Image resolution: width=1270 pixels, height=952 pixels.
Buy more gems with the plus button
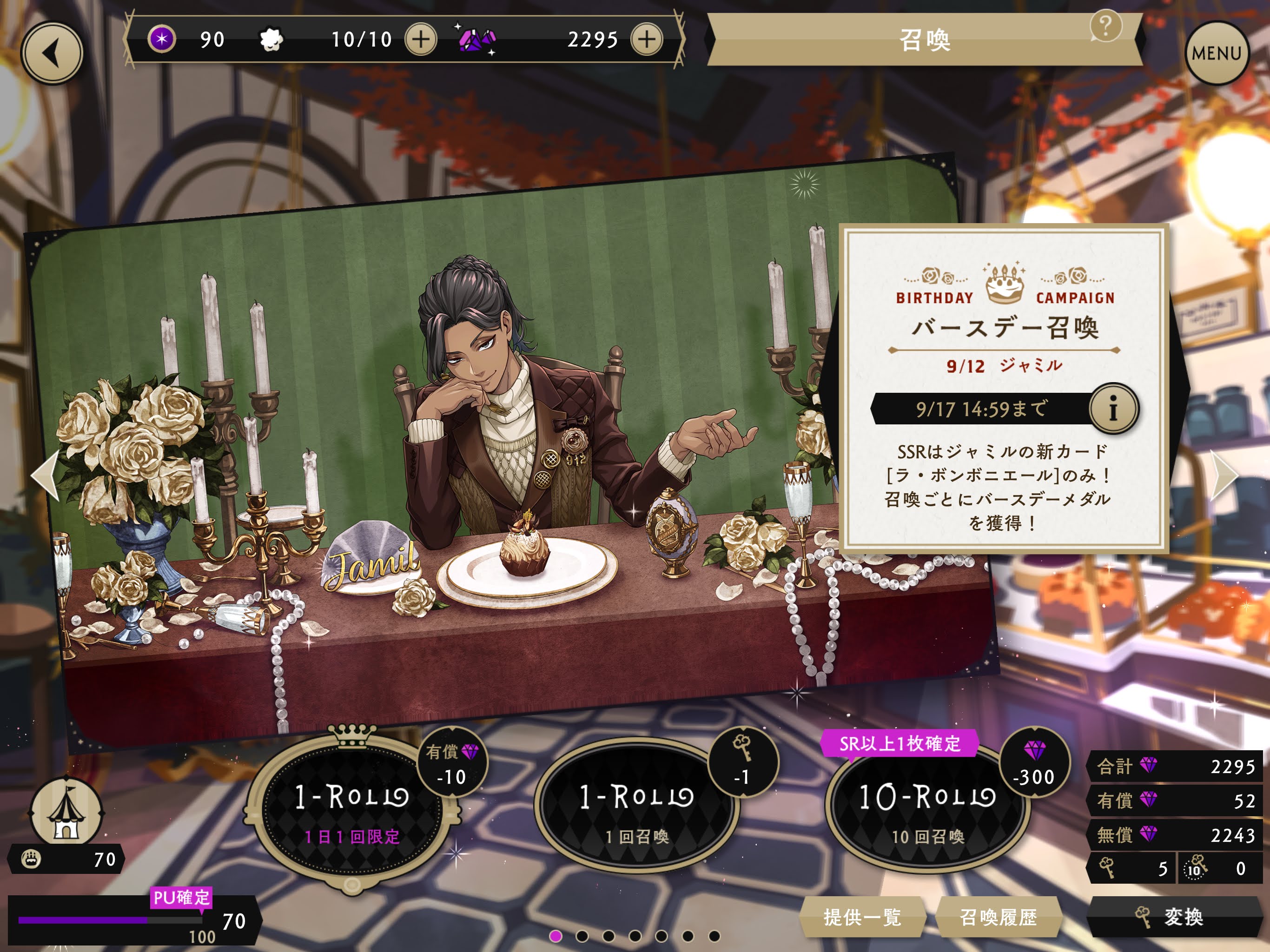point(647,40)
